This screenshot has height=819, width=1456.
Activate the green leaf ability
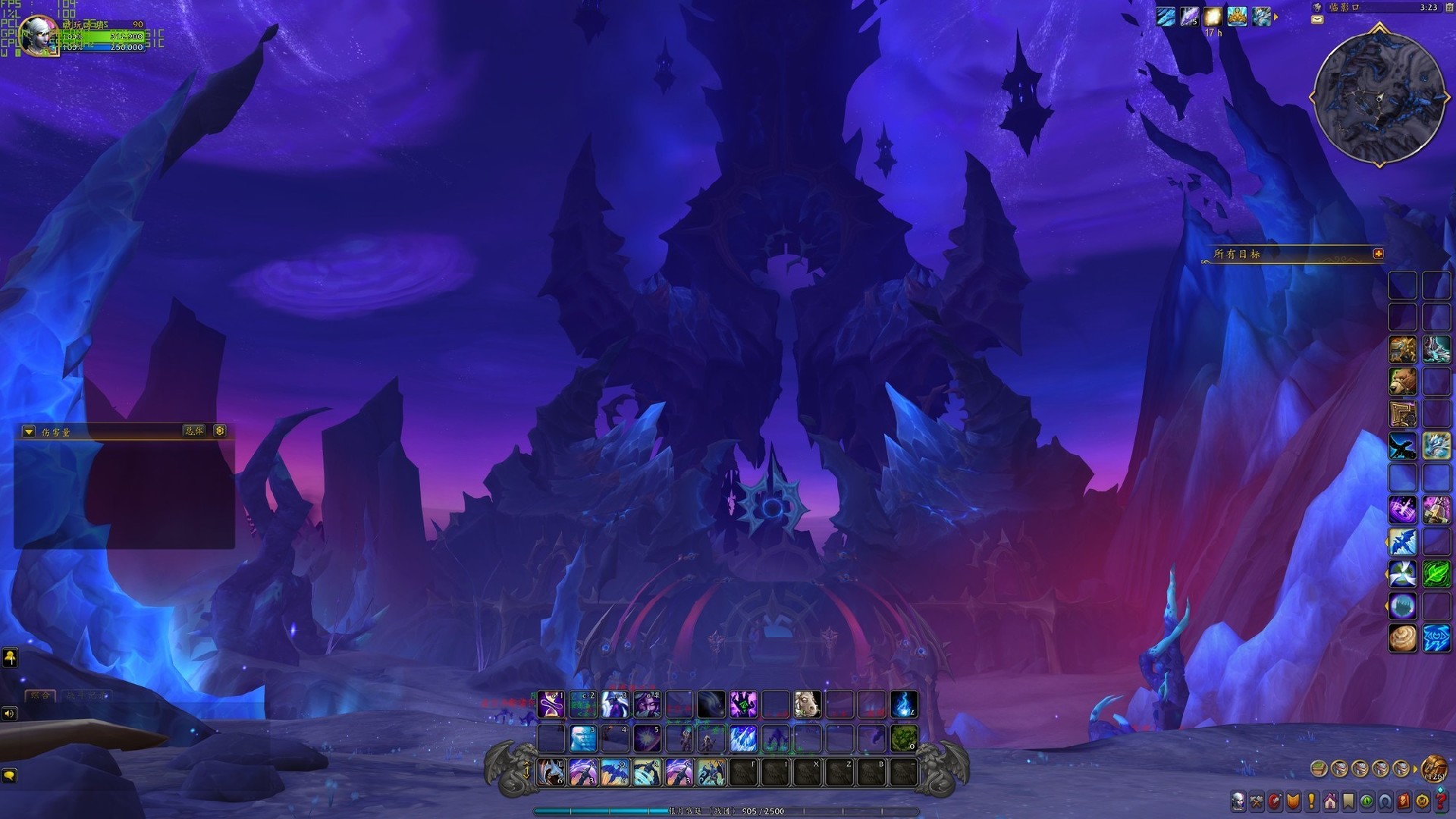tap(1436, 574)
